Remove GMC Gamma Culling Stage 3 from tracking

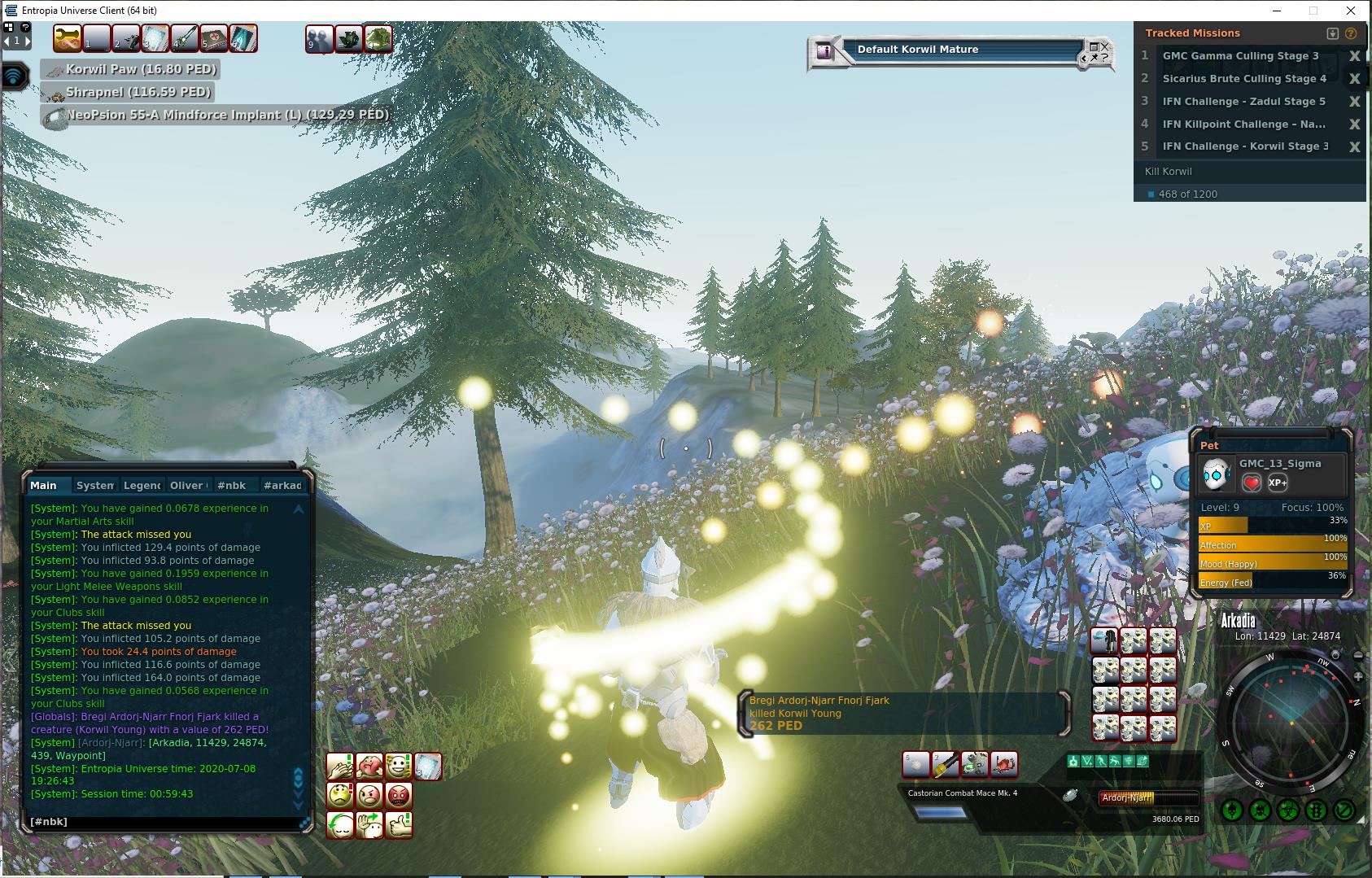(x=1355, y=56)
